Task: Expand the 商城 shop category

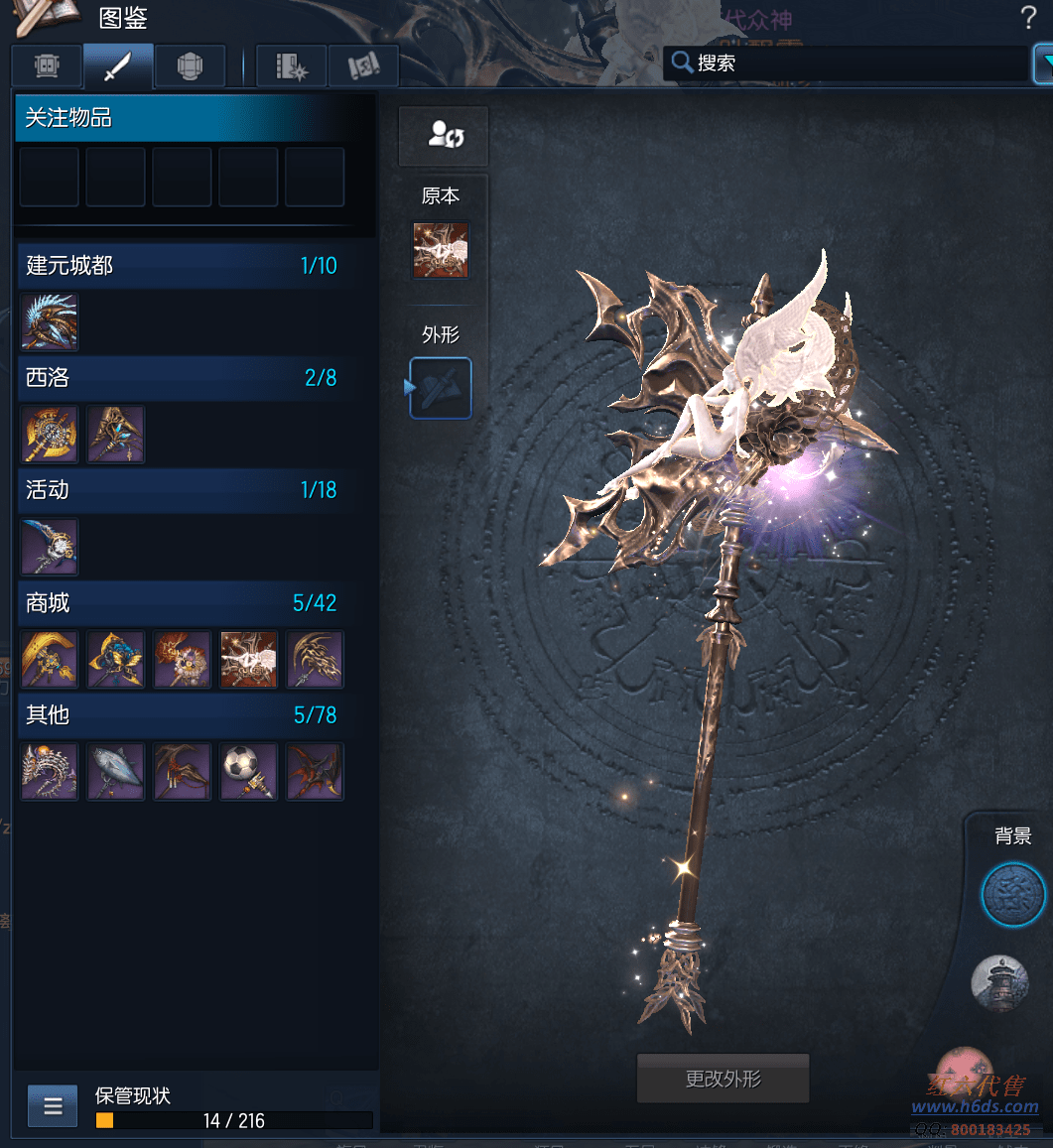Action: (x=184, y=602)
